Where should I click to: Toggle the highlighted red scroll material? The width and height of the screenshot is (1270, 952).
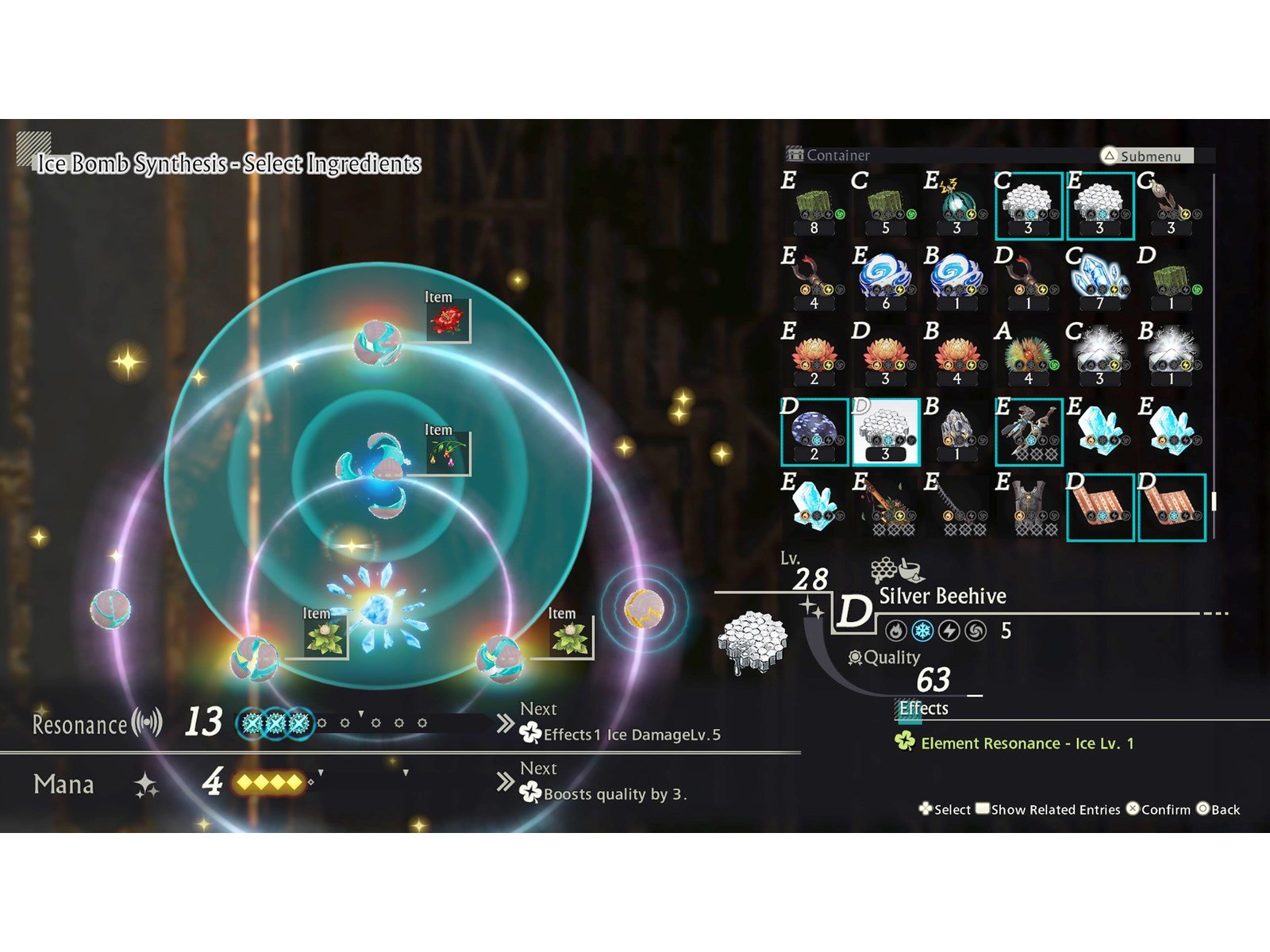1099,508
